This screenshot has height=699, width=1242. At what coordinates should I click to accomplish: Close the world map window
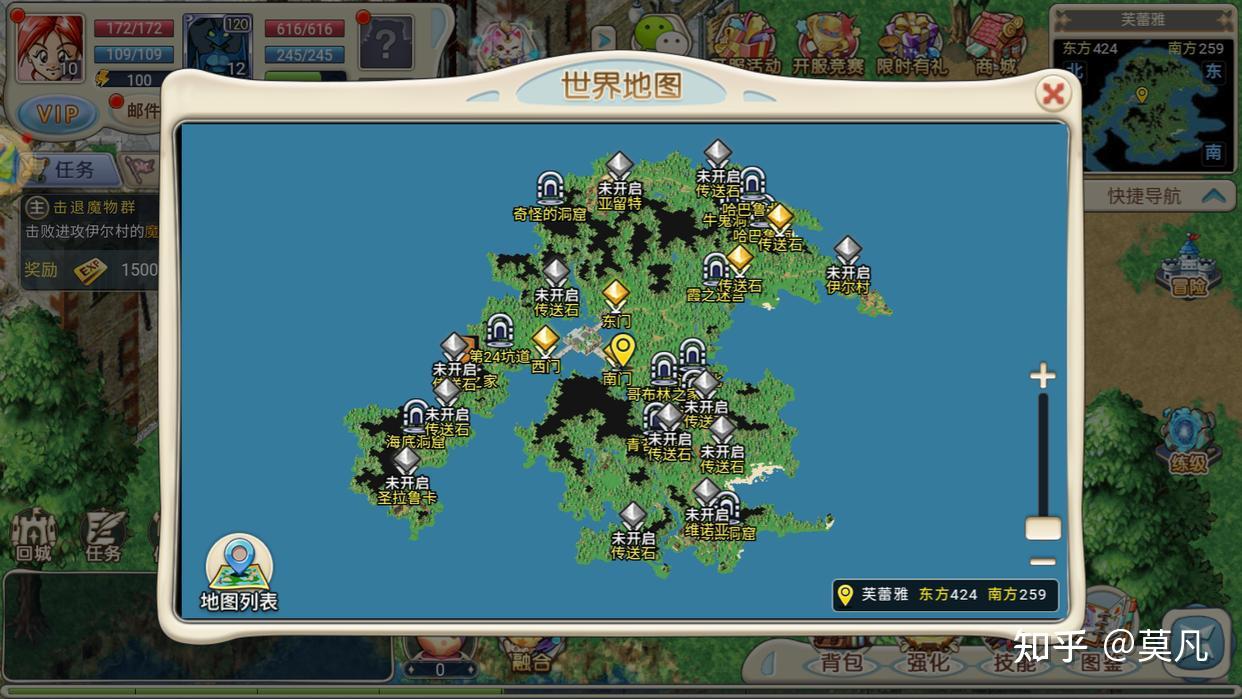tap(1052, 94)
